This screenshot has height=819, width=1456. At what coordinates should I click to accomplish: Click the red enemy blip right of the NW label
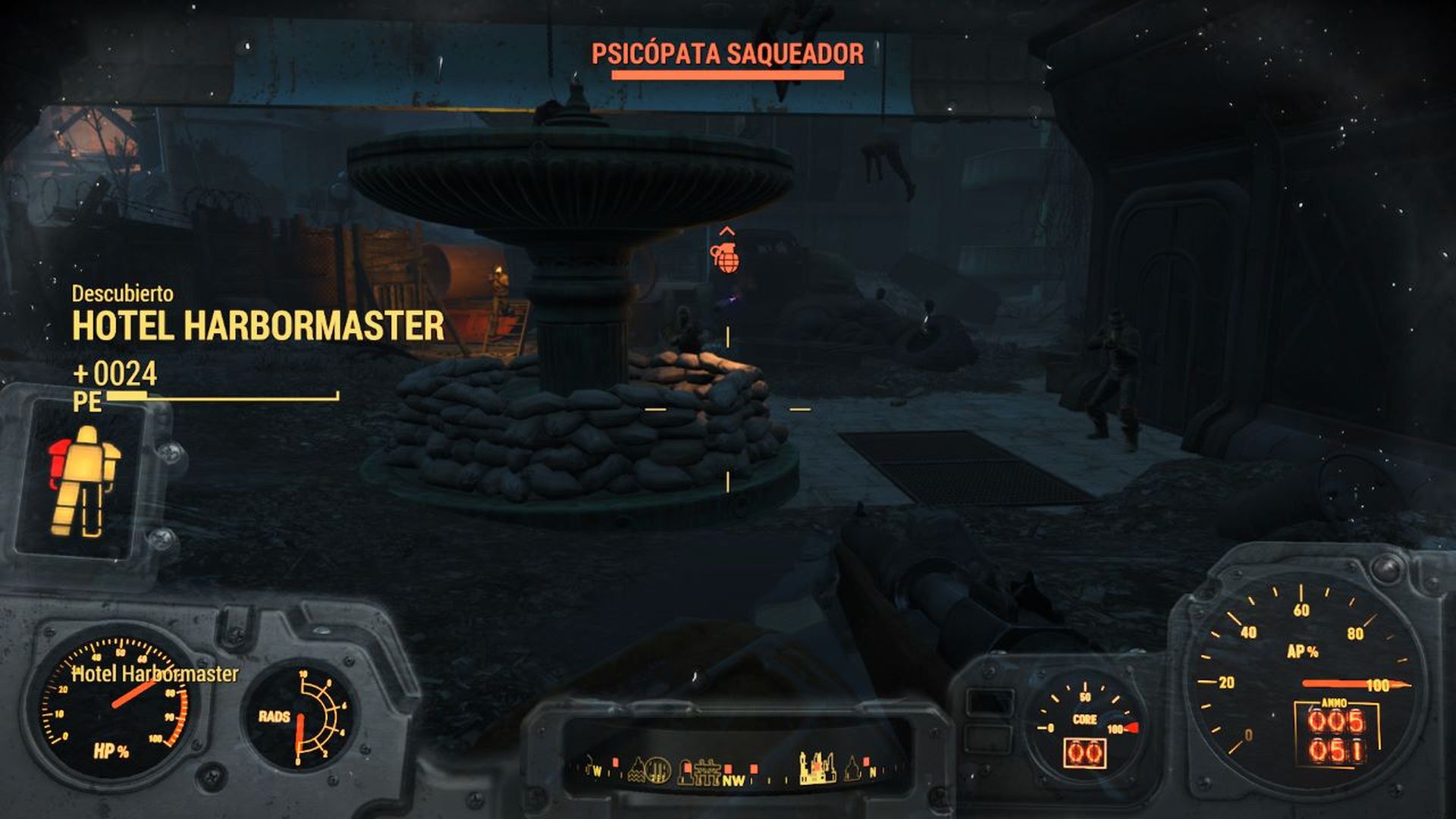tap(752, 767)
